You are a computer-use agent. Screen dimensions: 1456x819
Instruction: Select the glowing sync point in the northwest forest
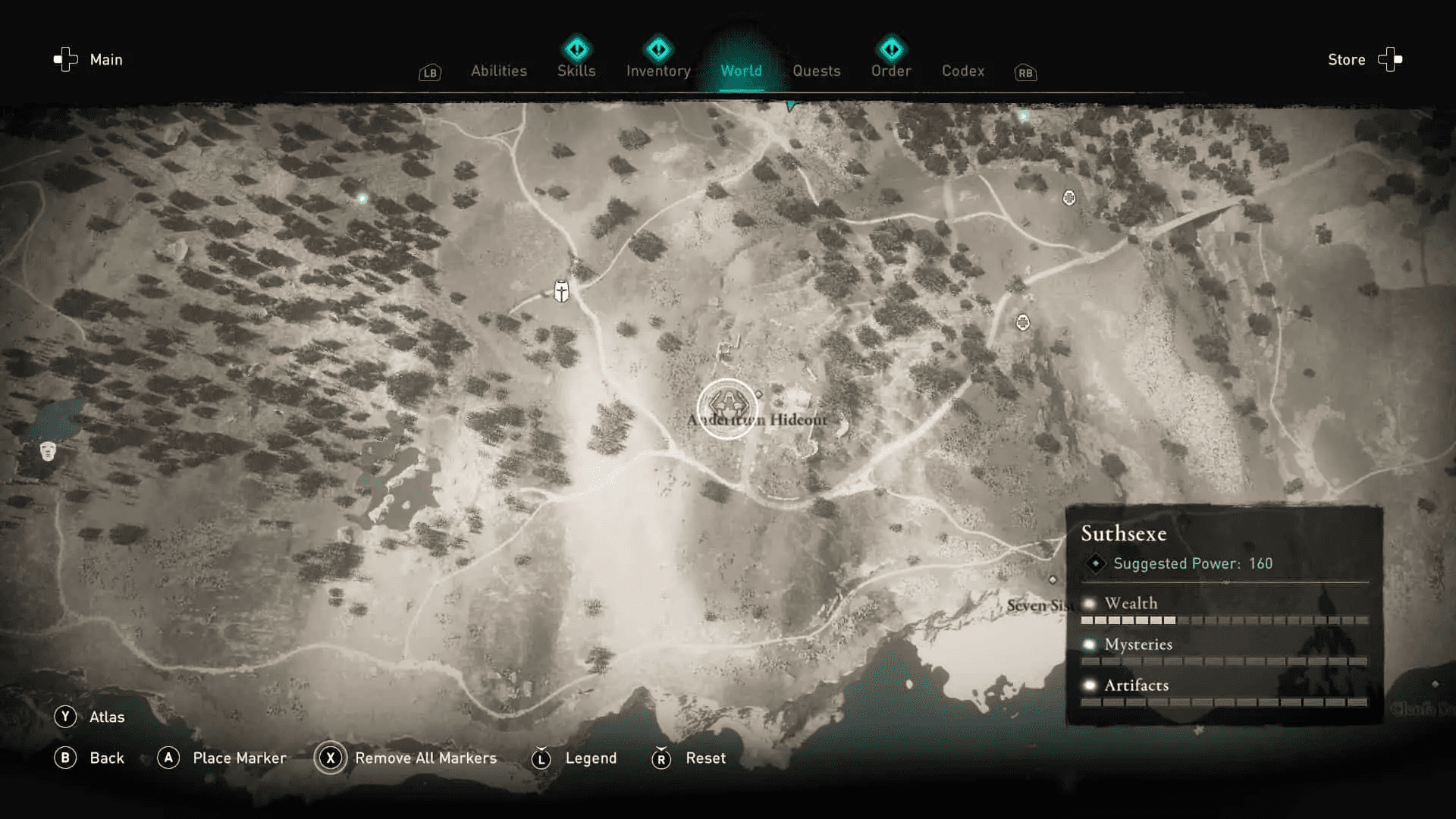[x=362, y=197]
